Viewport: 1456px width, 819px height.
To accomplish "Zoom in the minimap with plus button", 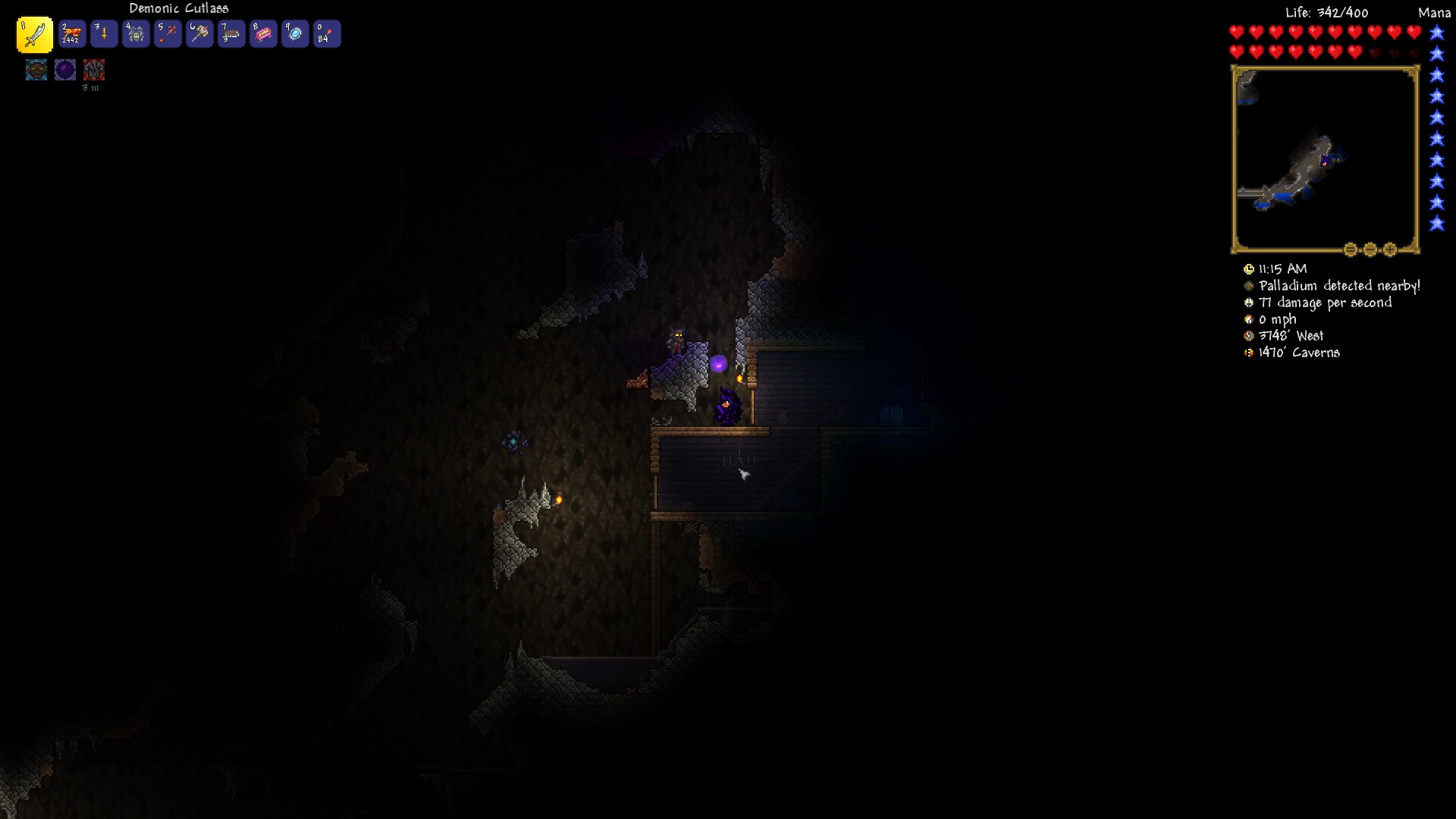I will tap(1390, 249).
